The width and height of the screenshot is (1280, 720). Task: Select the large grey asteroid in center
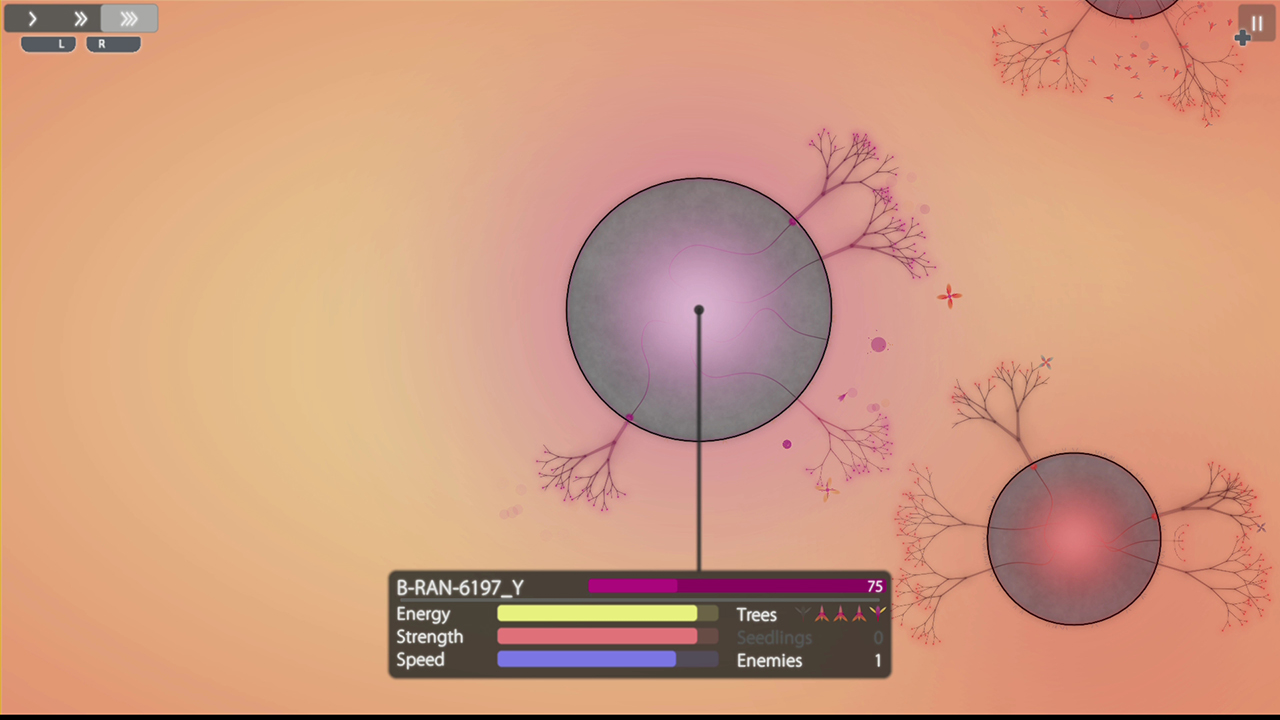699,310
